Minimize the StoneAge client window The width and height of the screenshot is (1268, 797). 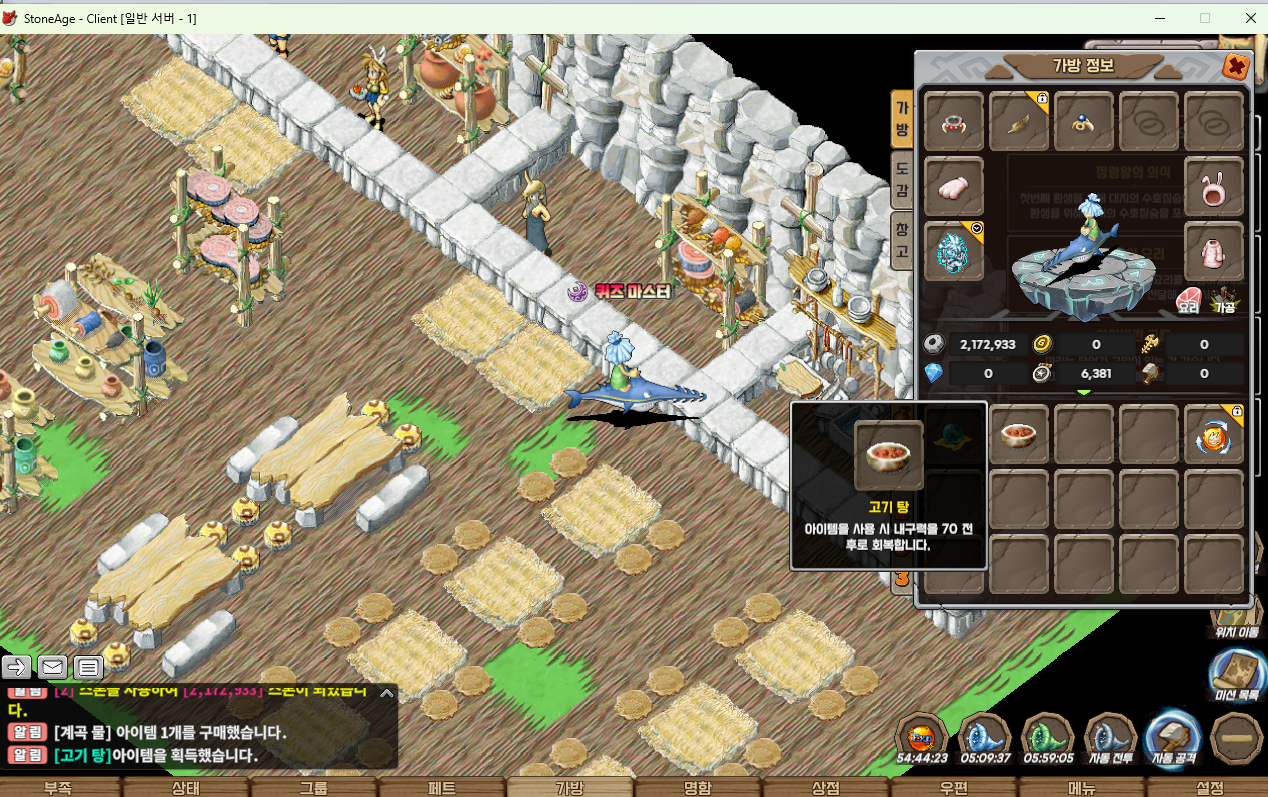[1160, 17]
